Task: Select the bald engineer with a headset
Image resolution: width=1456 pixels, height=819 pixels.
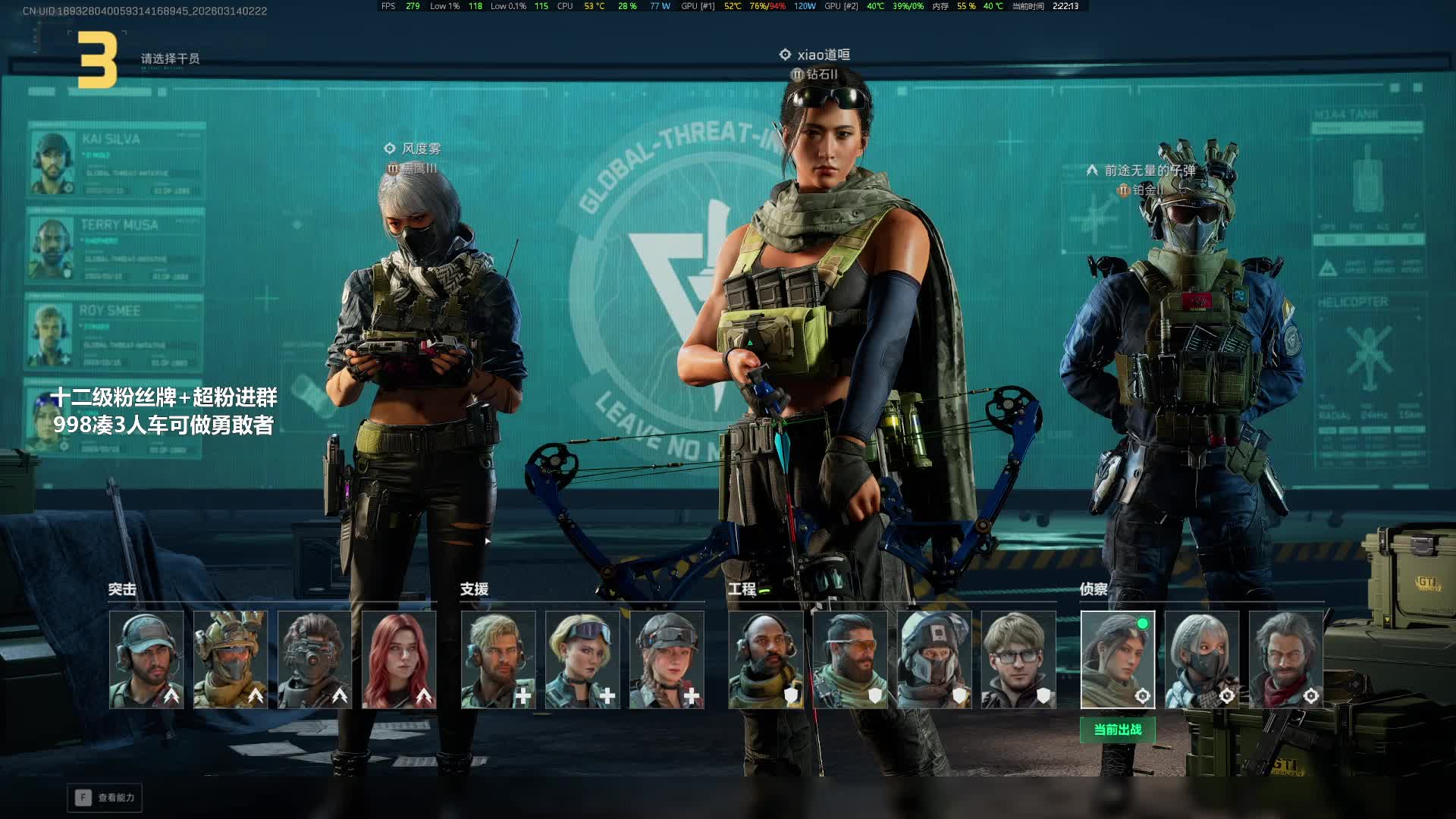Action: (766, 660)
